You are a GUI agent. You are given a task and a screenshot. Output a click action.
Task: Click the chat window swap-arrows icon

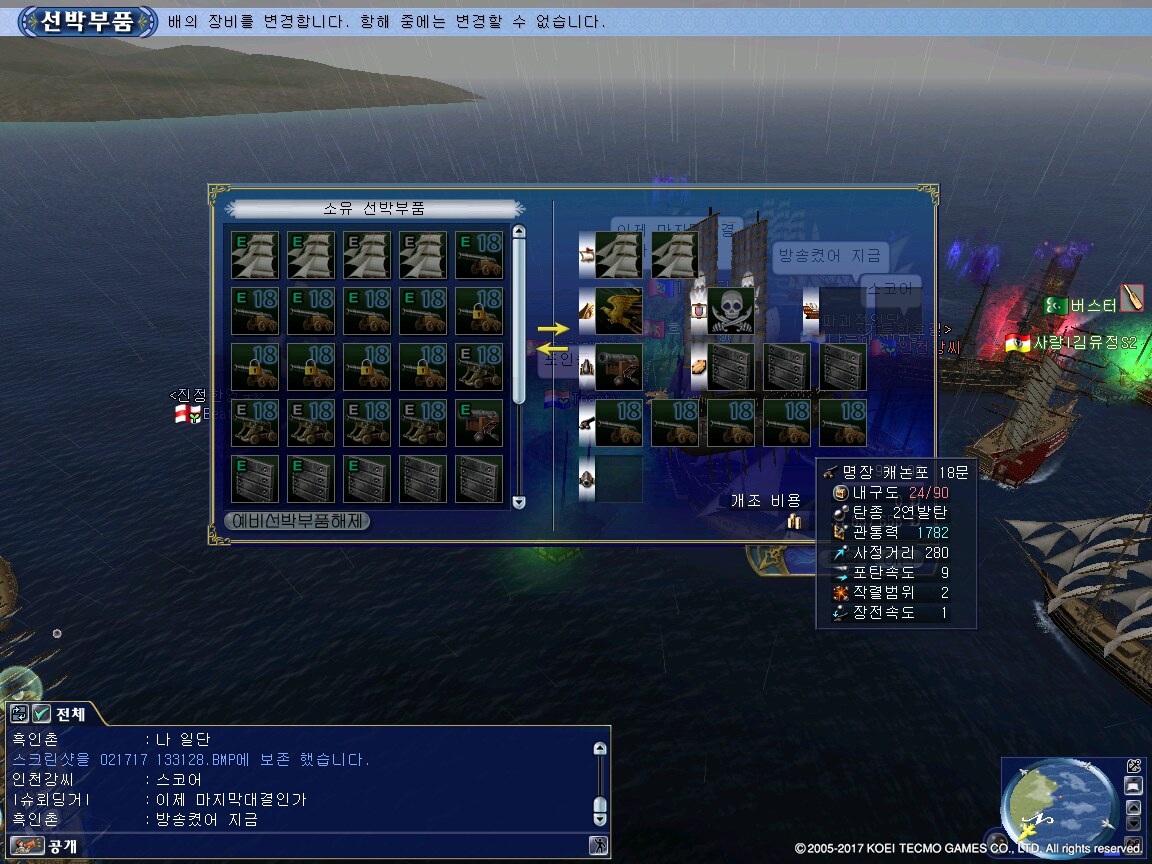[19, 714]
